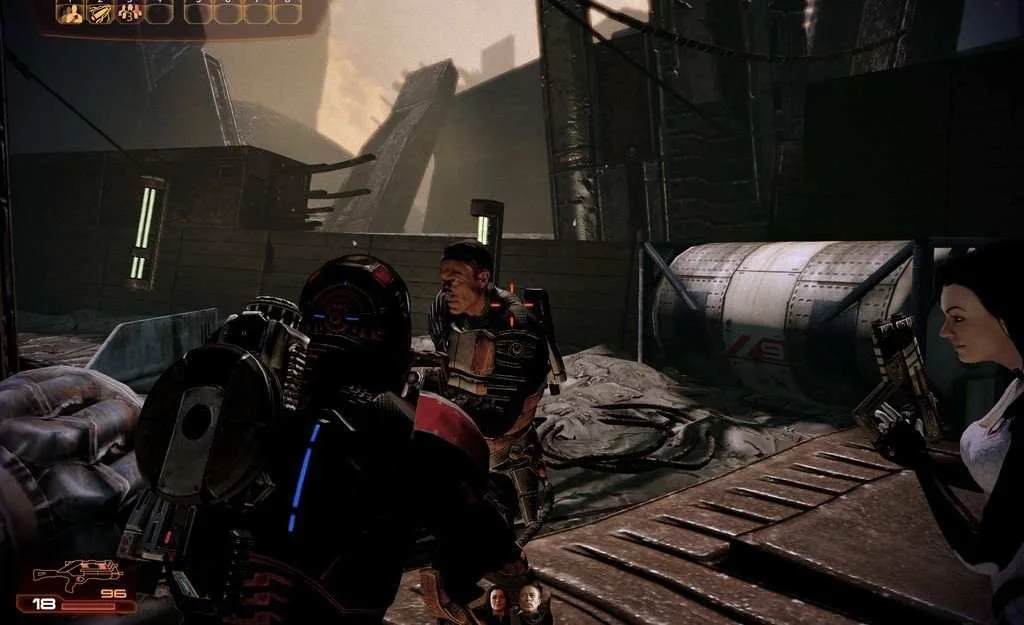This screenshot has height=625, width=1024.
Task: Activate the first quick slot's squad power icon
Action: (70, 13)
